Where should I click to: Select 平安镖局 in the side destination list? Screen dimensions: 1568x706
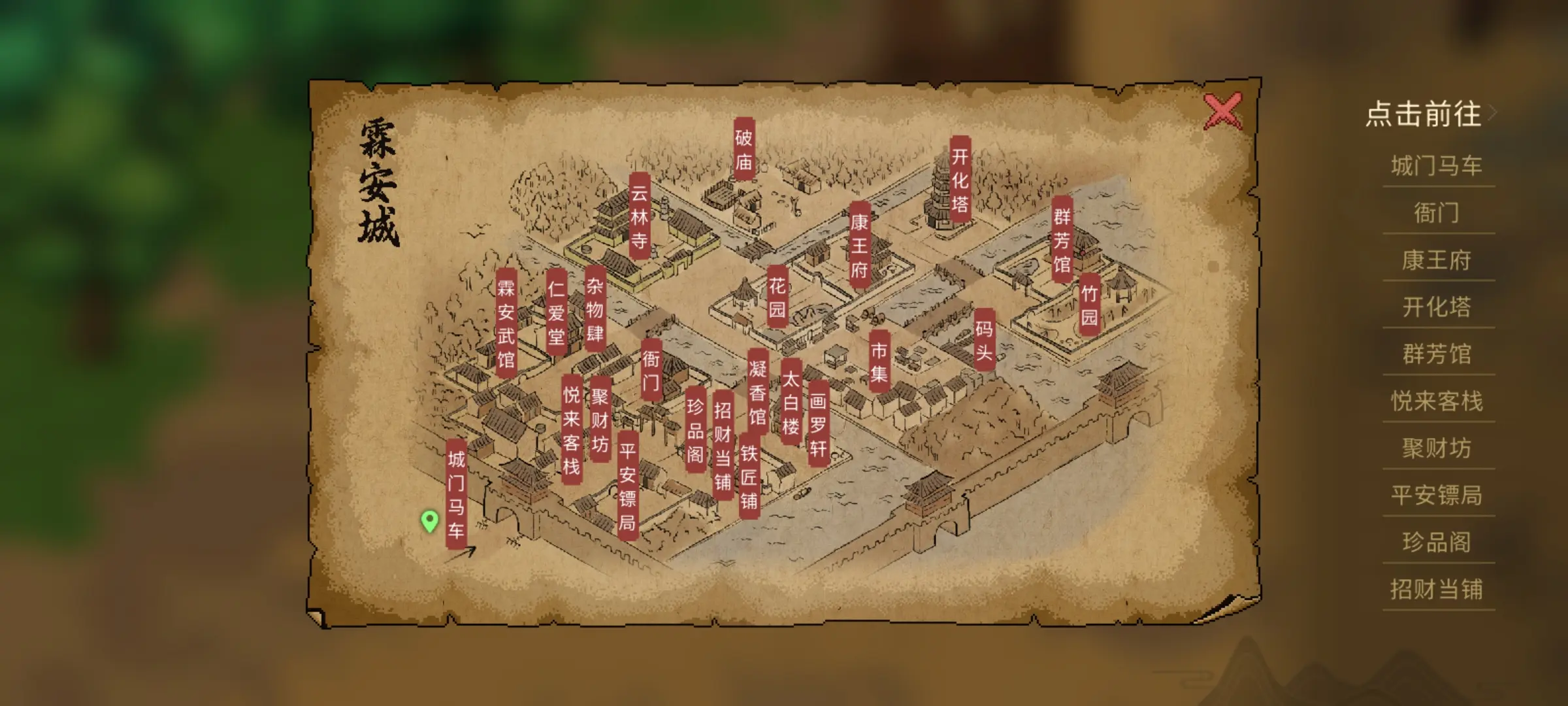click(x=1437, y=496)
